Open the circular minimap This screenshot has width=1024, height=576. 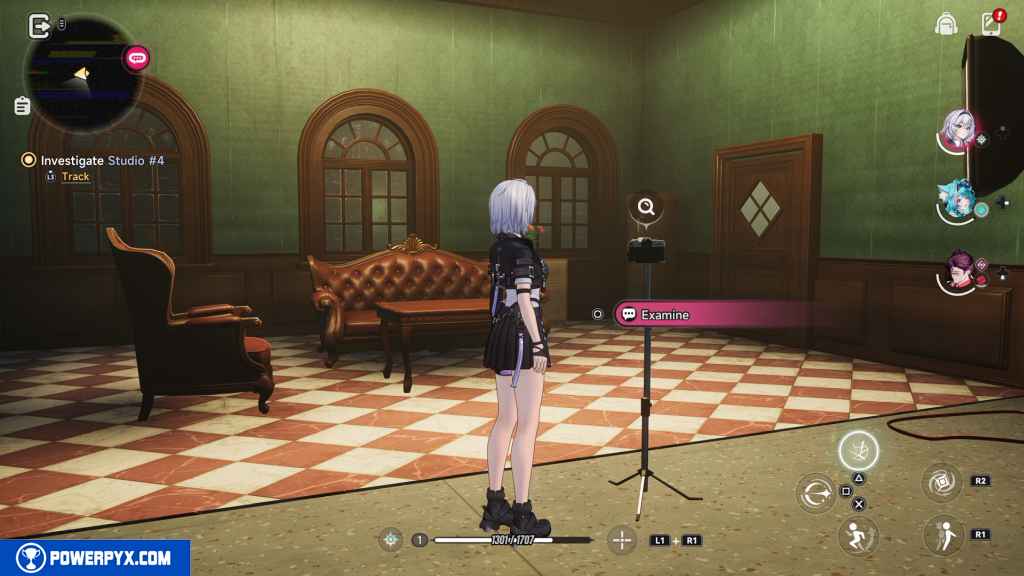click(82, 73)
